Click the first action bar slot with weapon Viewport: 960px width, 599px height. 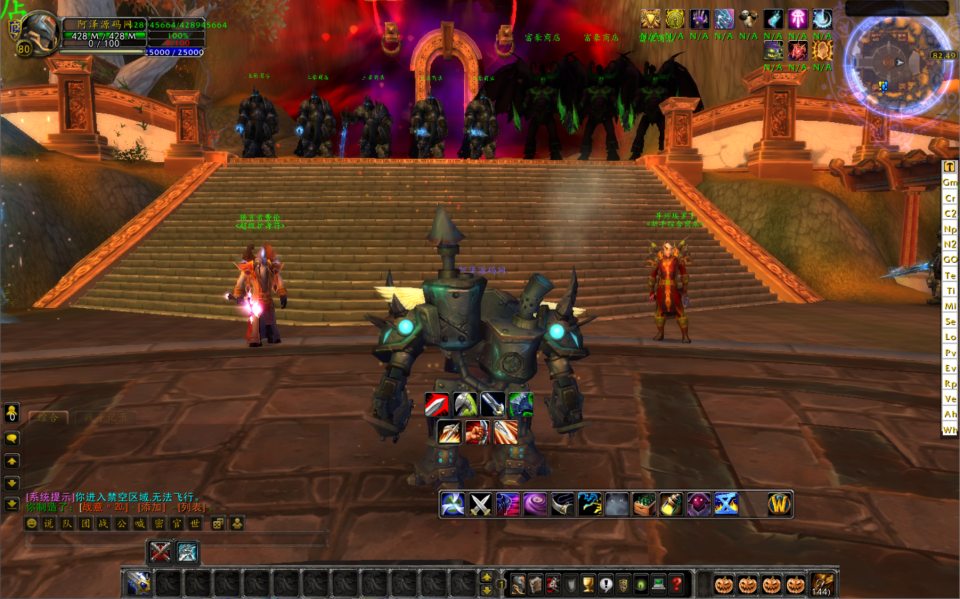137,583
